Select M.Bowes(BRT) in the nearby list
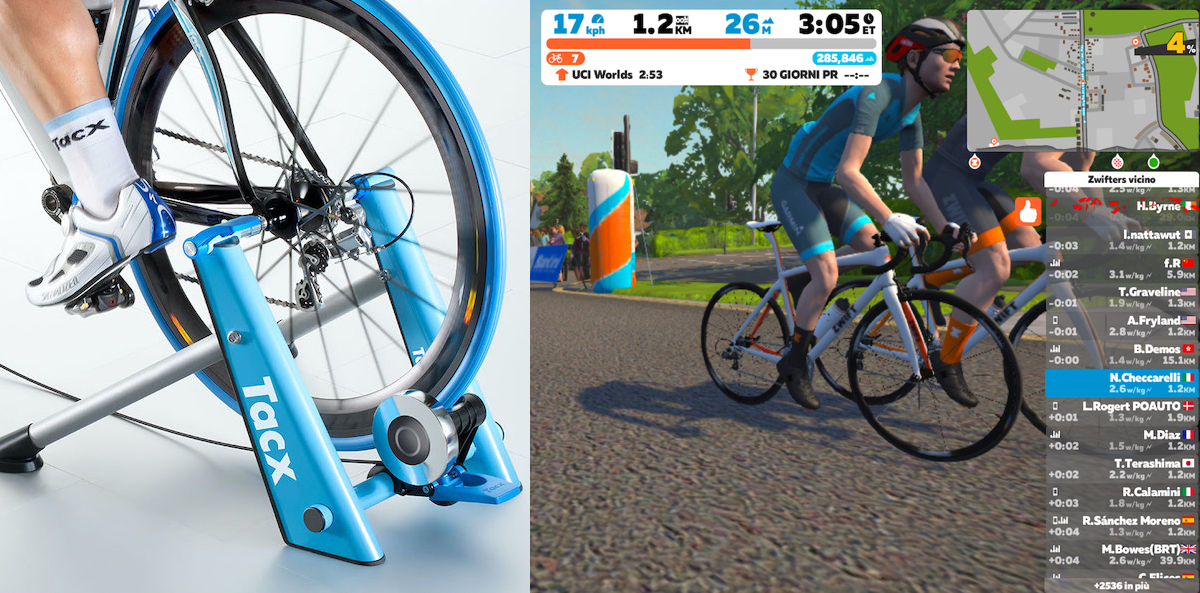The height and width of the screenshot is (593, 1200). tap(1121, 555)
